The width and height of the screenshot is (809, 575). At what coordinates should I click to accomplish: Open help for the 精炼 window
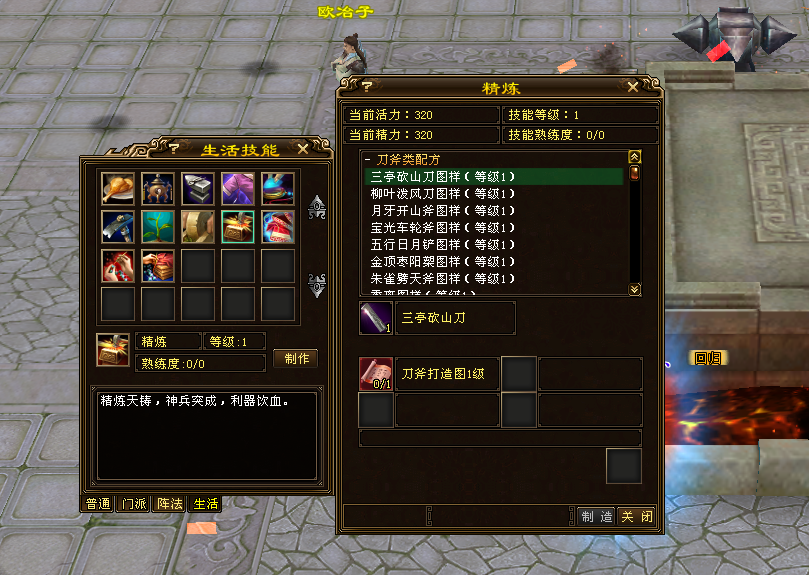coord(366,87)
